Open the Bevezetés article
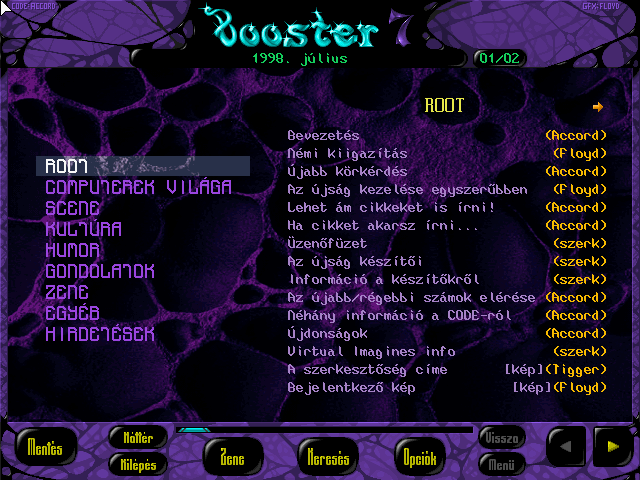Image resolution: width=640 pixels, height=480 pixels. pos(323,135)
